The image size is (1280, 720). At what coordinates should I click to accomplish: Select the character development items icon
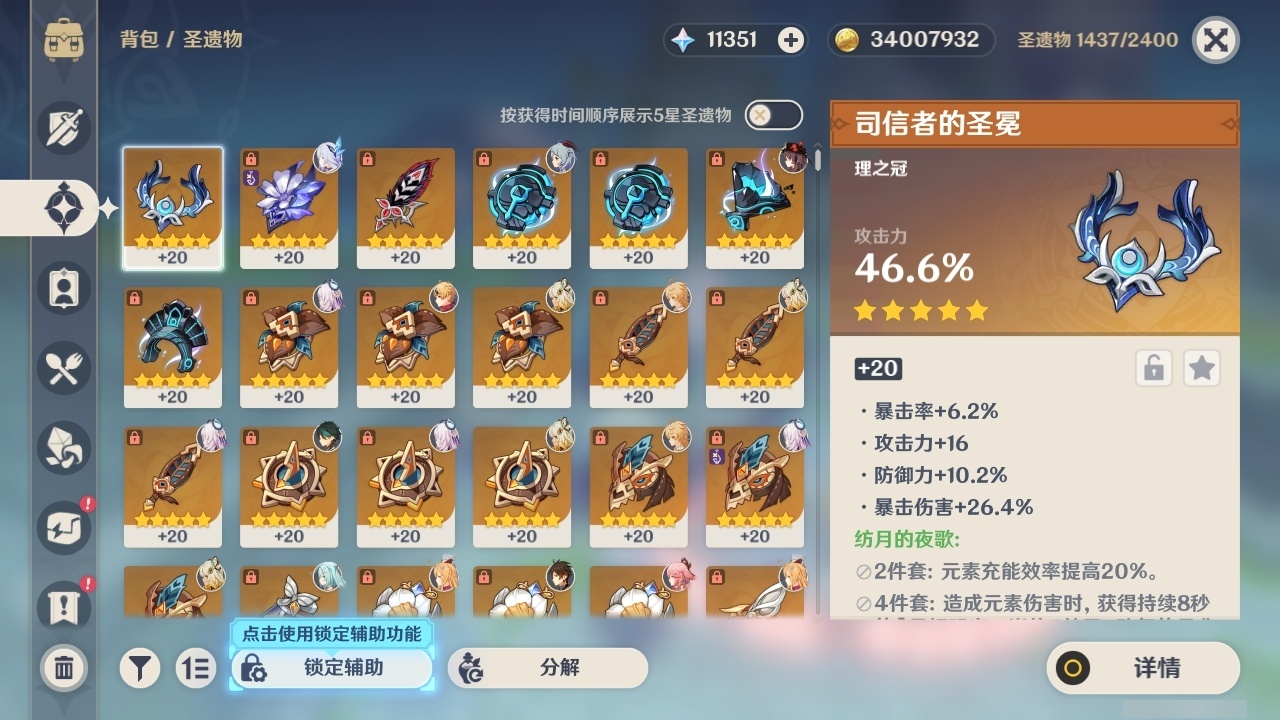tap(62, 288)
